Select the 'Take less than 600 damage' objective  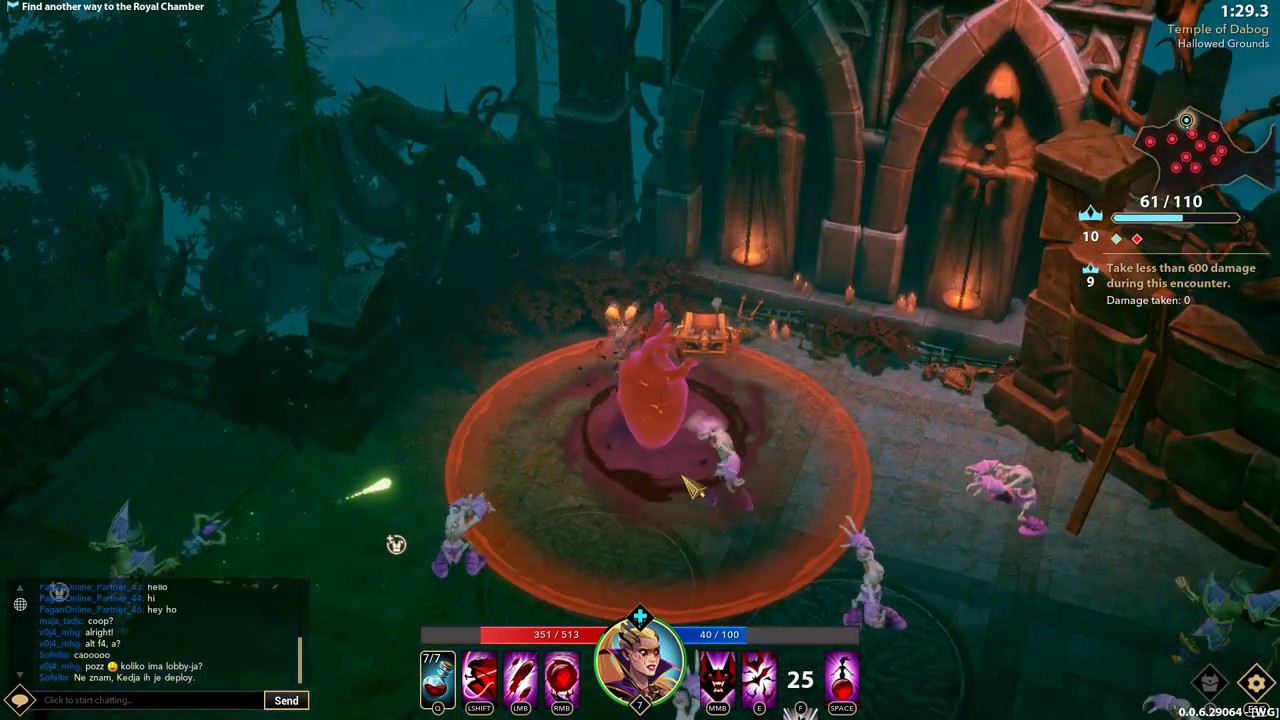pyautogui.click(x=1180, y=276)
